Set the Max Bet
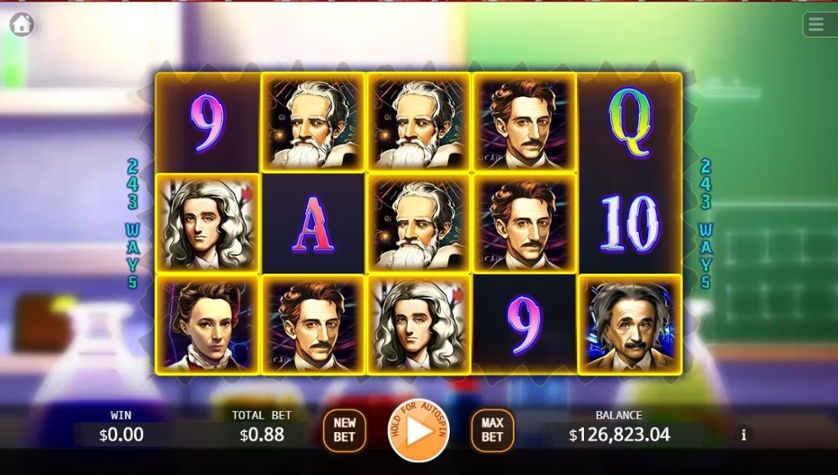Screen dimensions: 838x475 (492, 430)
